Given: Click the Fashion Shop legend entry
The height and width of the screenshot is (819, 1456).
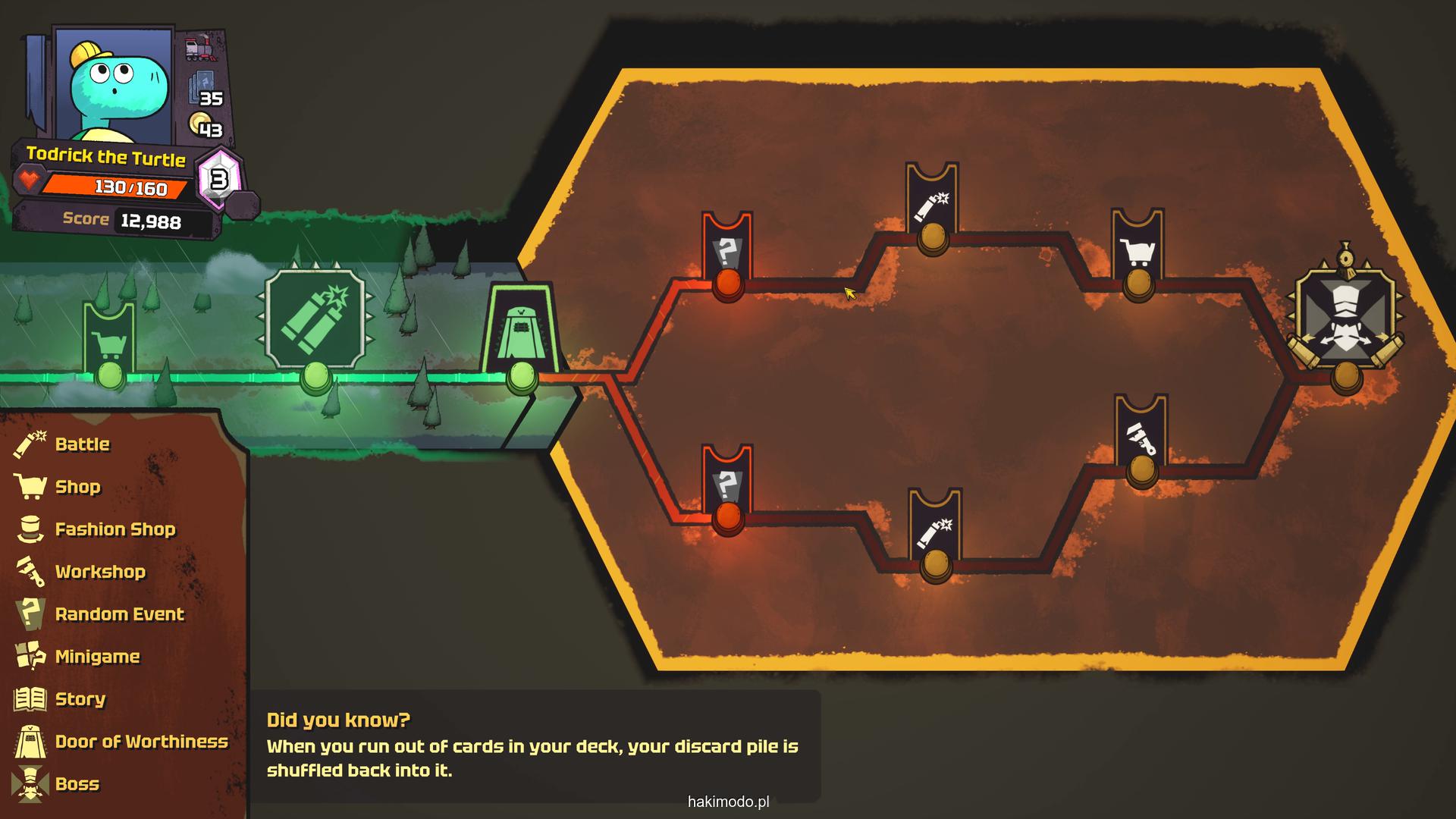Looking at the screenshot, I should click(115, 529).
